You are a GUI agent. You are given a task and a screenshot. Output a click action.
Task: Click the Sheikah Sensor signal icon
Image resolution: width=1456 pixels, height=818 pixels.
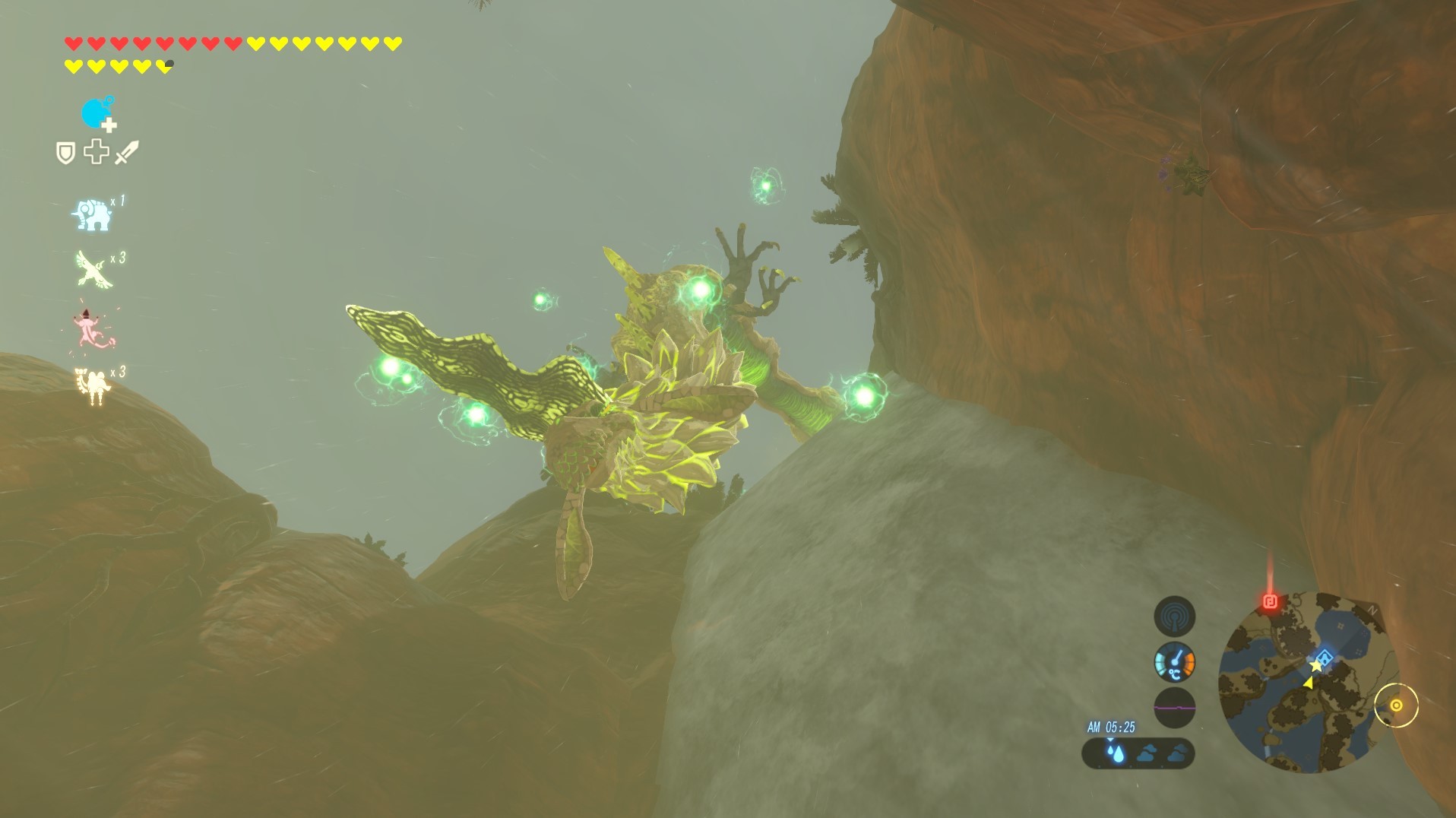[1174, 617]
